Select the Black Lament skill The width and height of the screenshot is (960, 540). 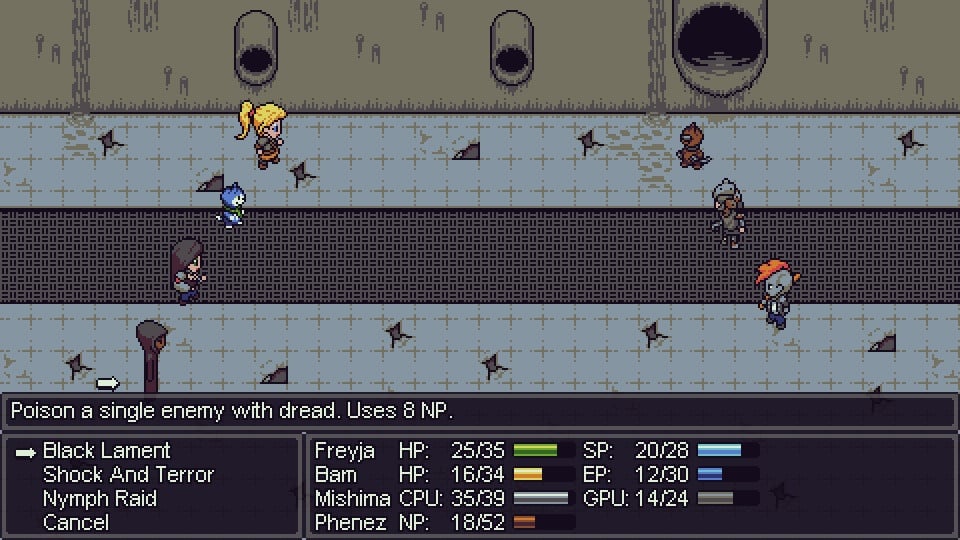pos(106,451)
